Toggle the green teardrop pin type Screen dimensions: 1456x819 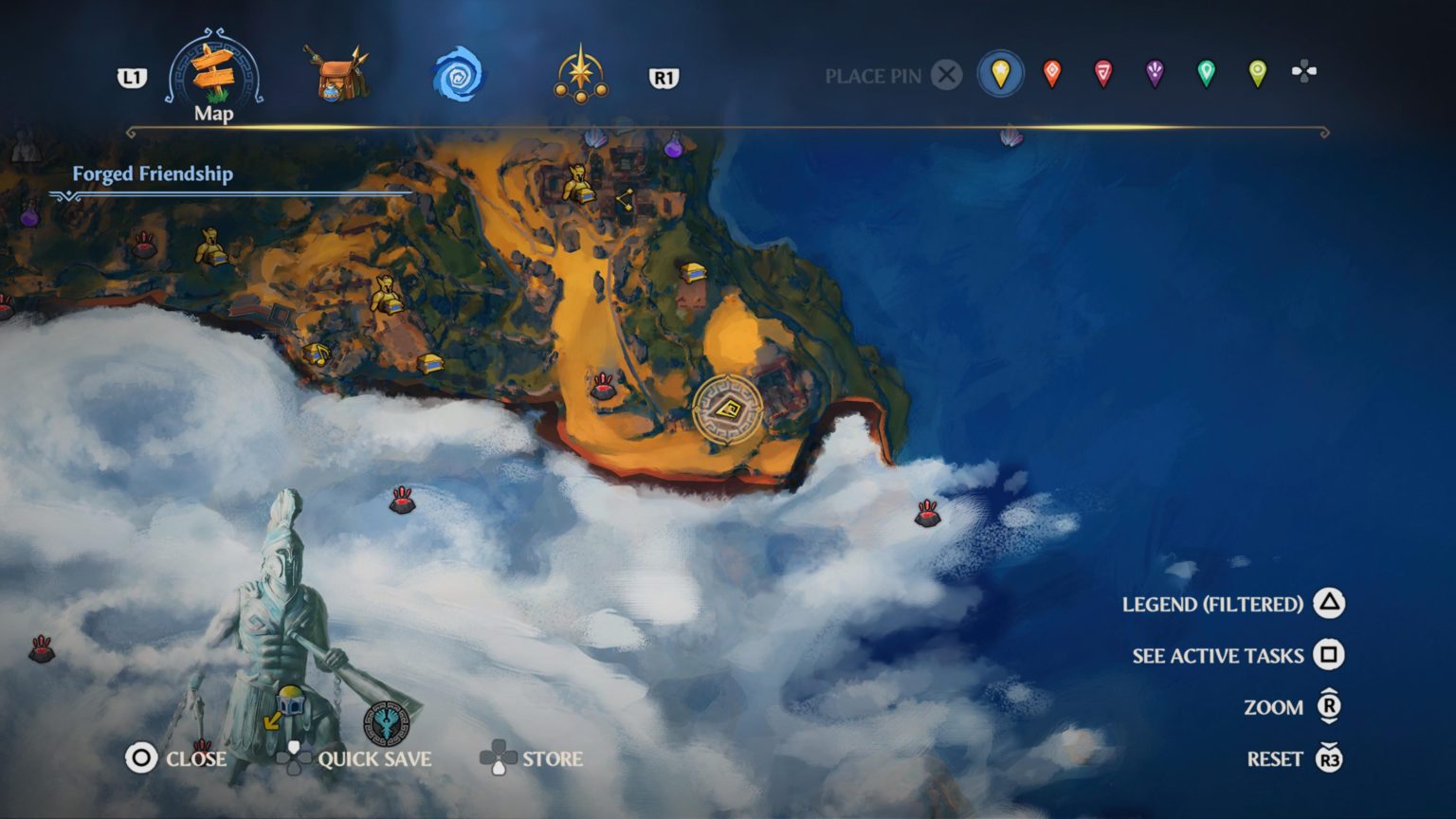1206,74
